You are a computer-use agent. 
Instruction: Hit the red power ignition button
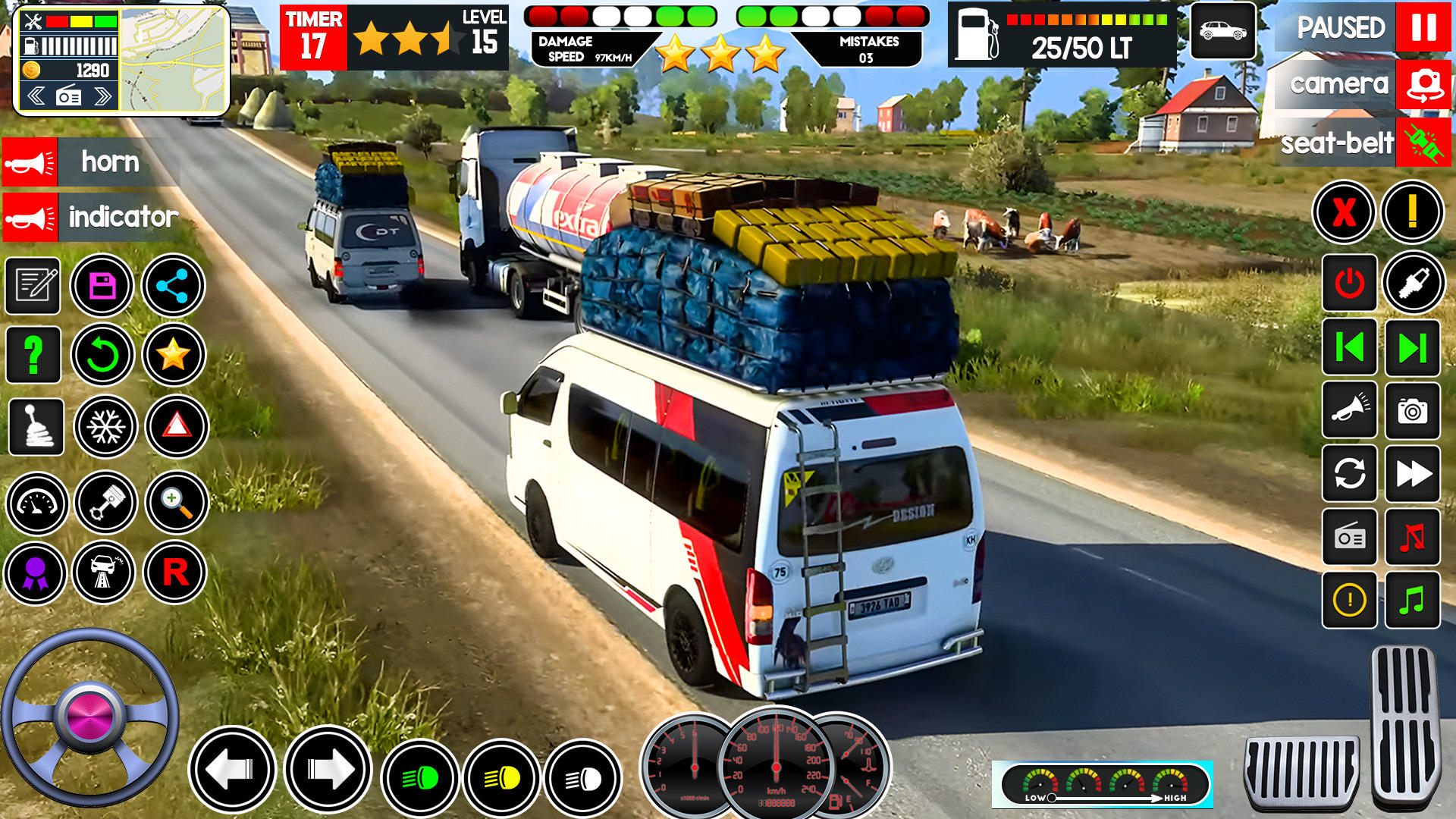[1349, 284]
